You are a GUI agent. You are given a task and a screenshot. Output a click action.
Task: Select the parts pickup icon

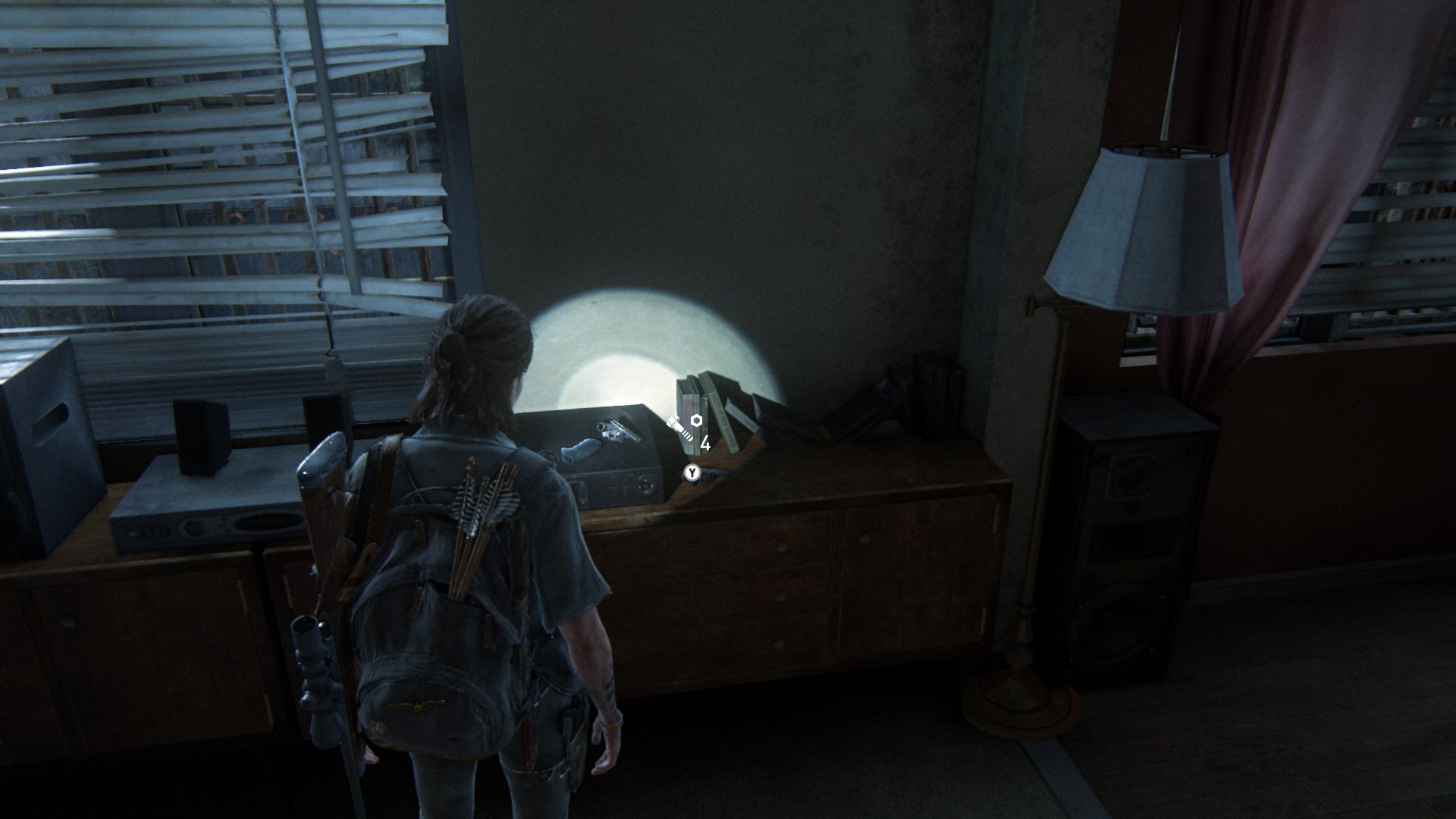point(684,428)
